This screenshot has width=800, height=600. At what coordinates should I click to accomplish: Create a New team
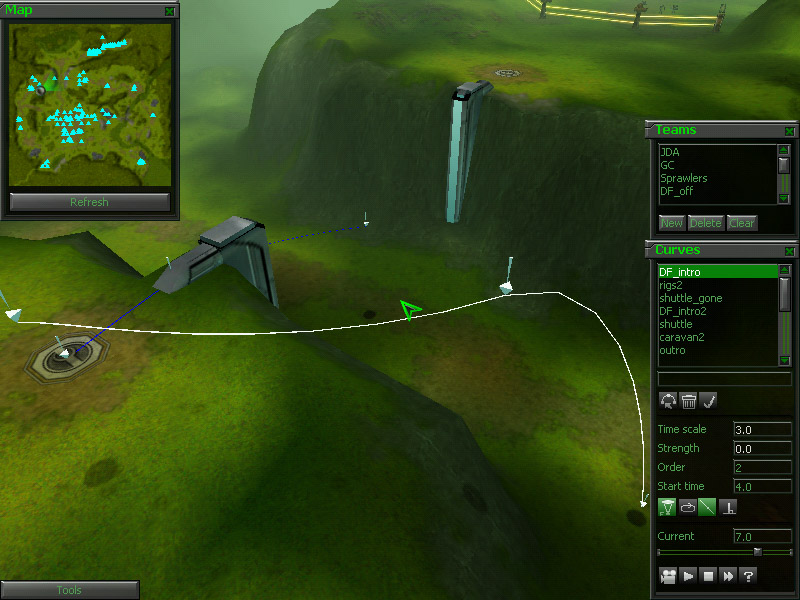(x=671, y=223)
